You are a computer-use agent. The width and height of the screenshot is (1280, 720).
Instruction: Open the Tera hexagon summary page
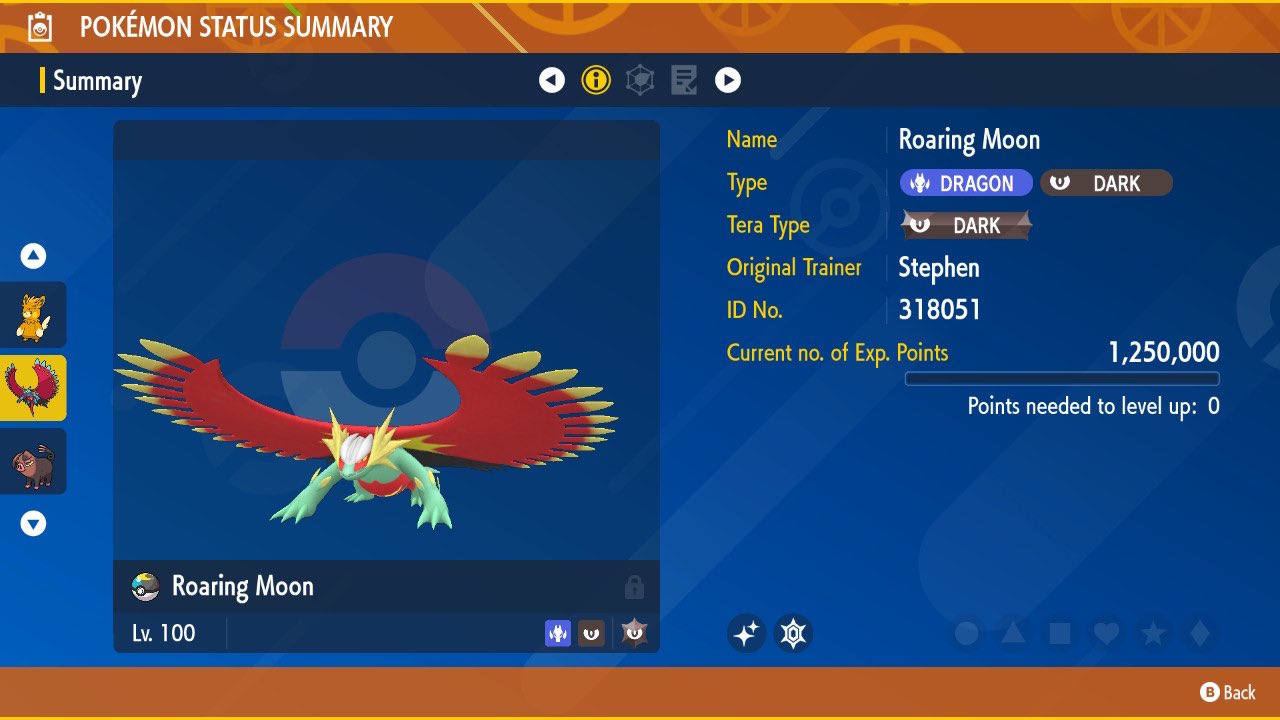point(638,79)
